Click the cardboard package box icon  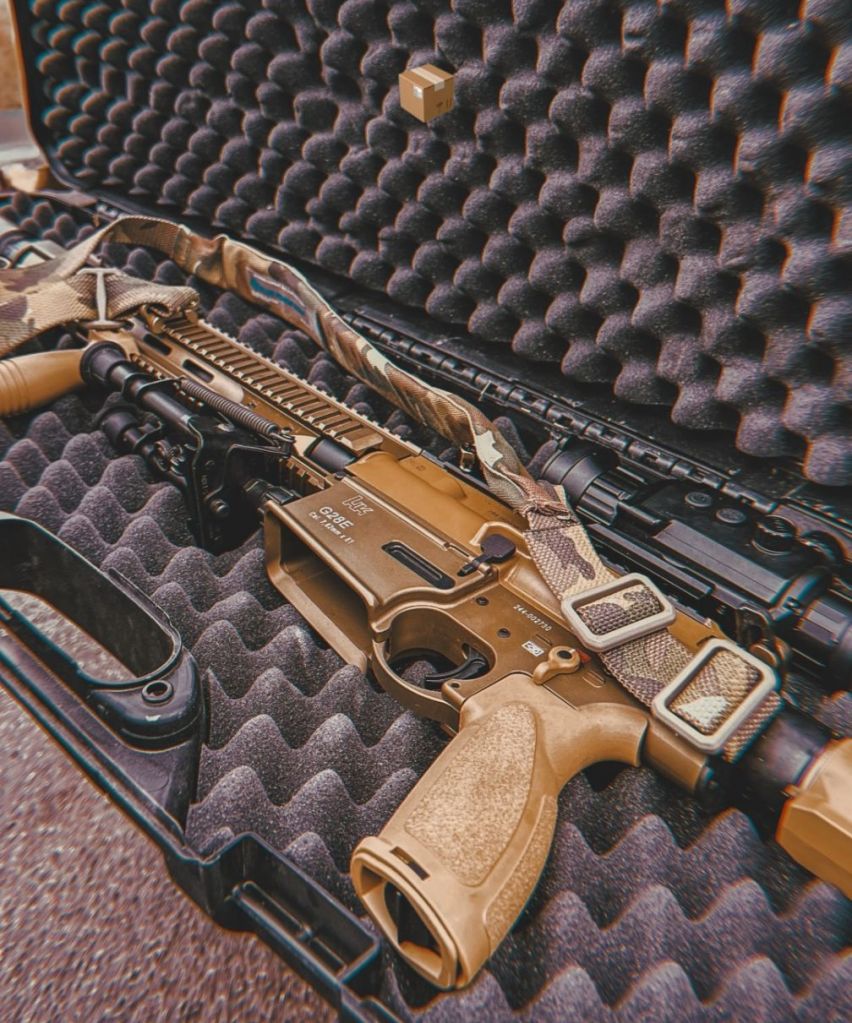tap(426, 92)
